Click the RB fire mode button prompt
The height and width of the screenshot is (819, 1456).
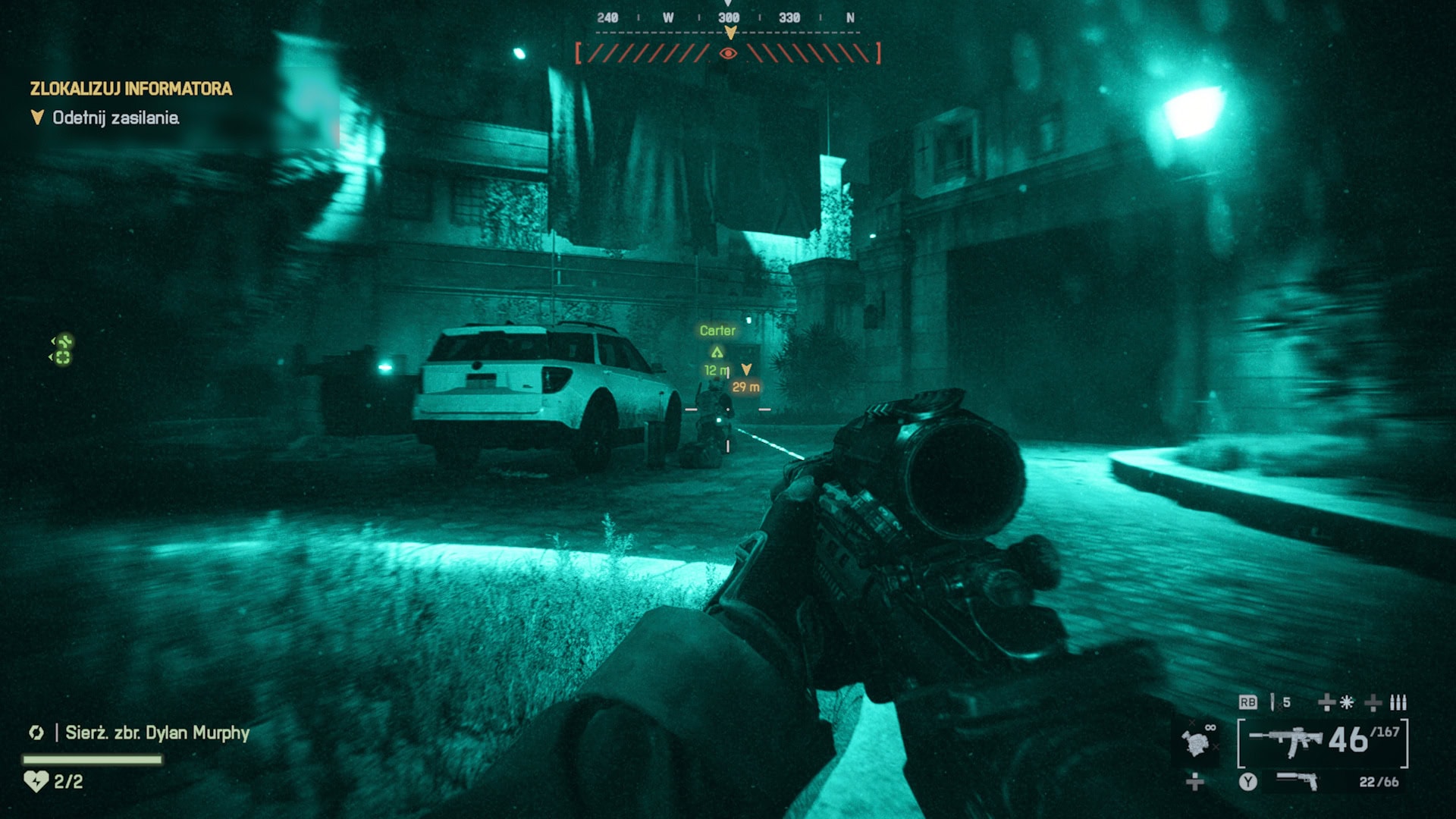(x=1248, y=701)
